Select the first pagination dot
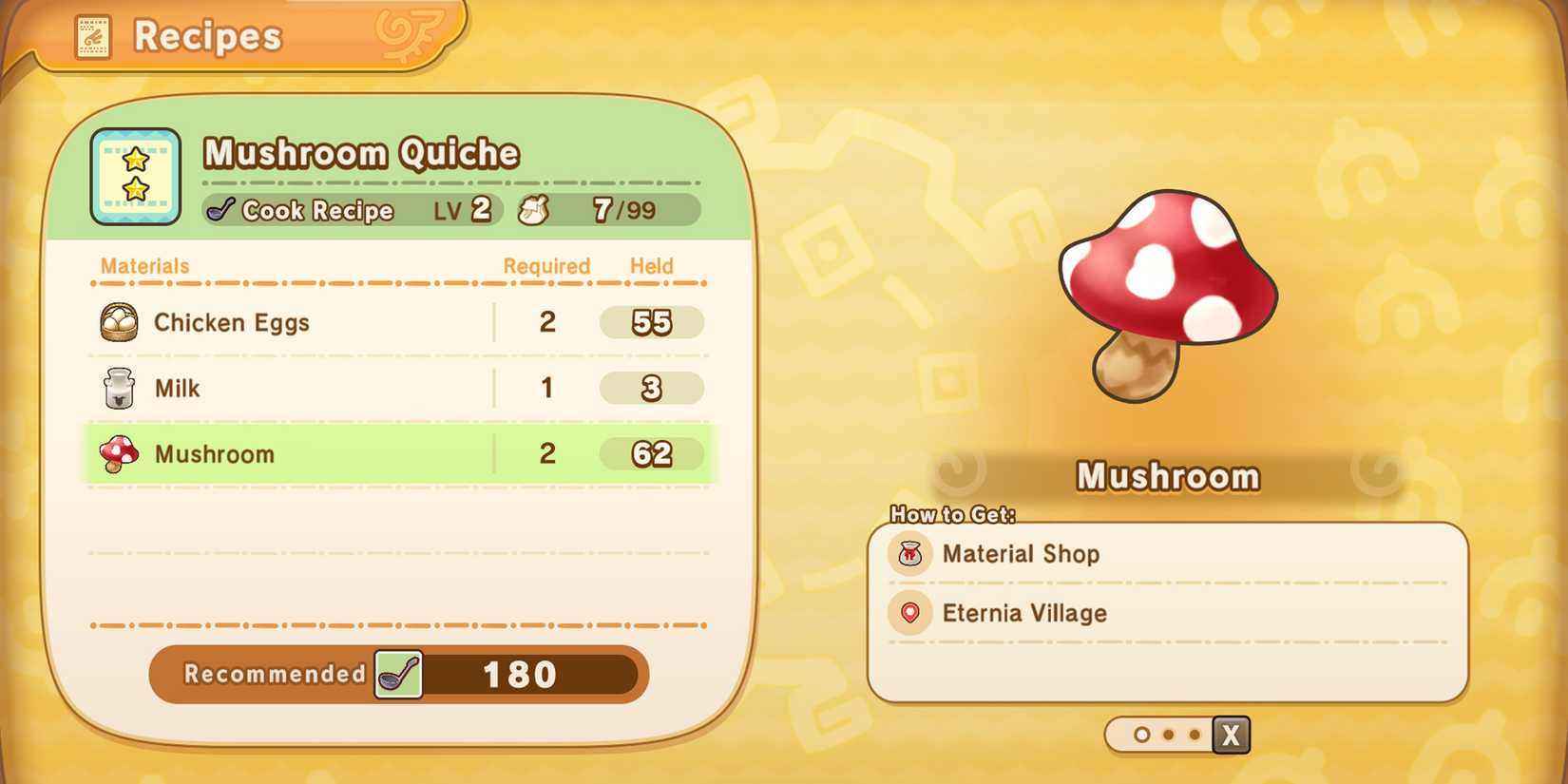1568x784 pixels. (1140, 735)
